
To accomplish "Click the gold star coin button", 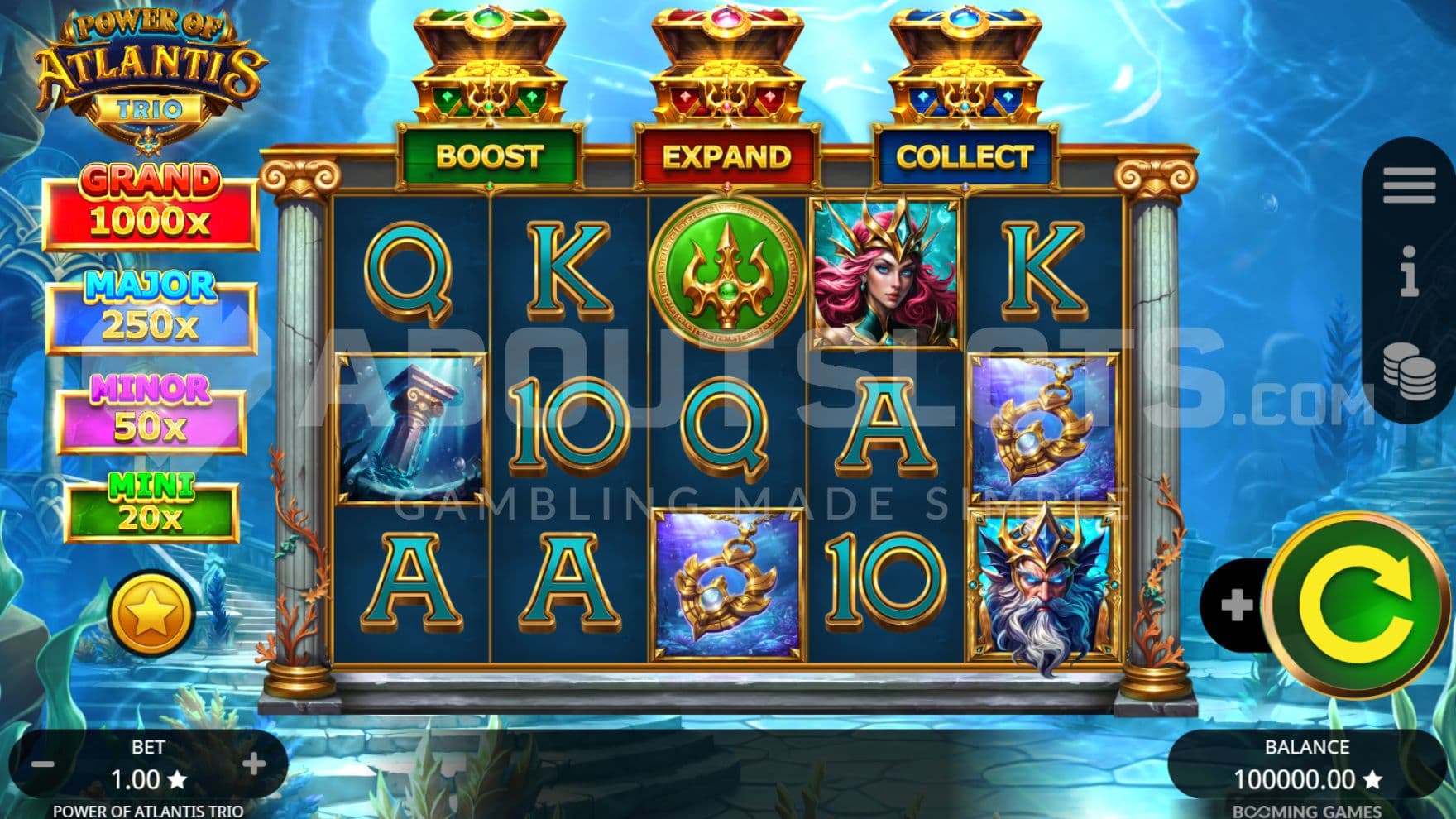I will (x=150, y=615).
